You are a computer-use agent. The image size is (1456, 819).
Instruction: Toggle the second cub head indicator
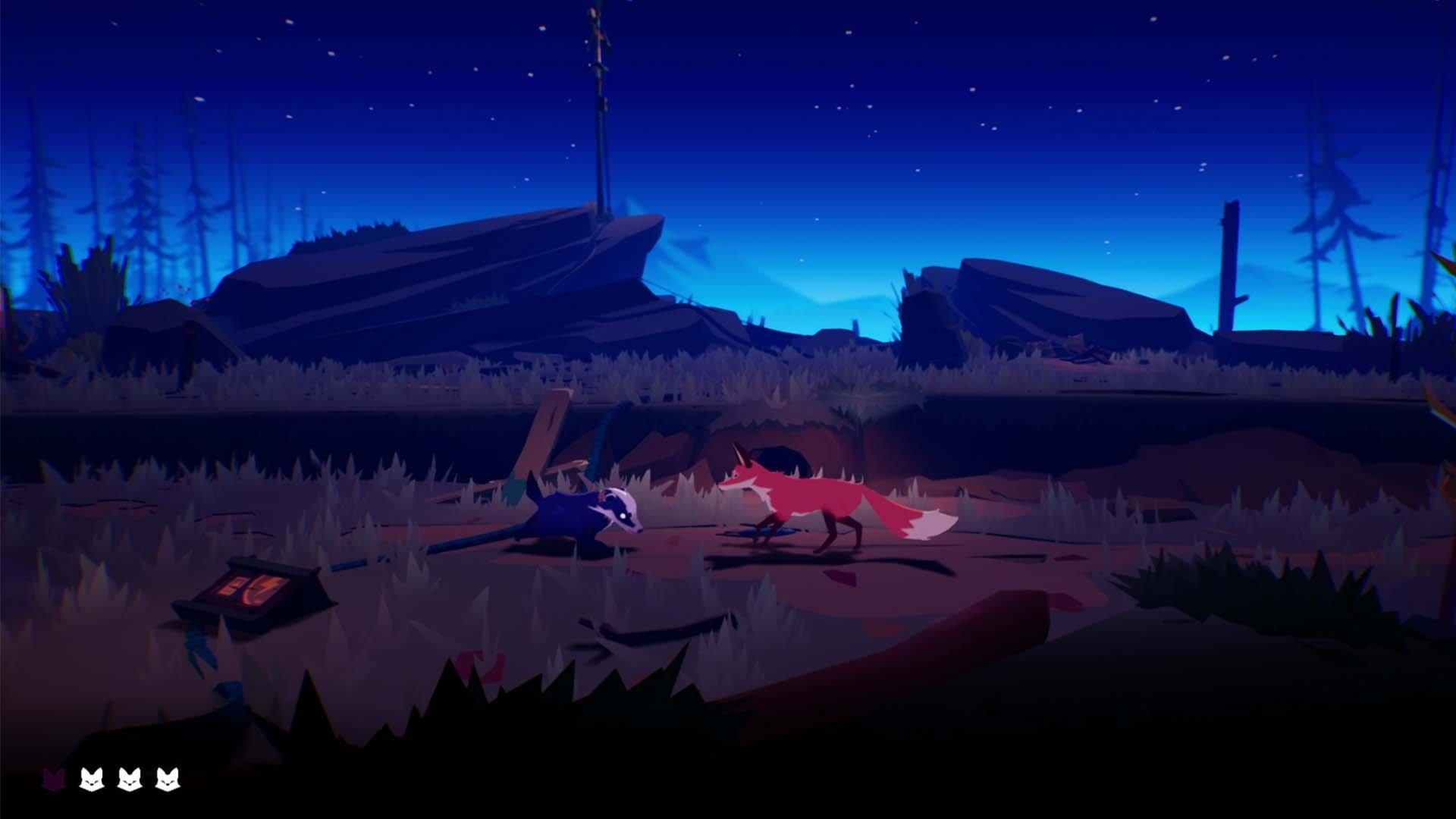(x=92, y=778)
